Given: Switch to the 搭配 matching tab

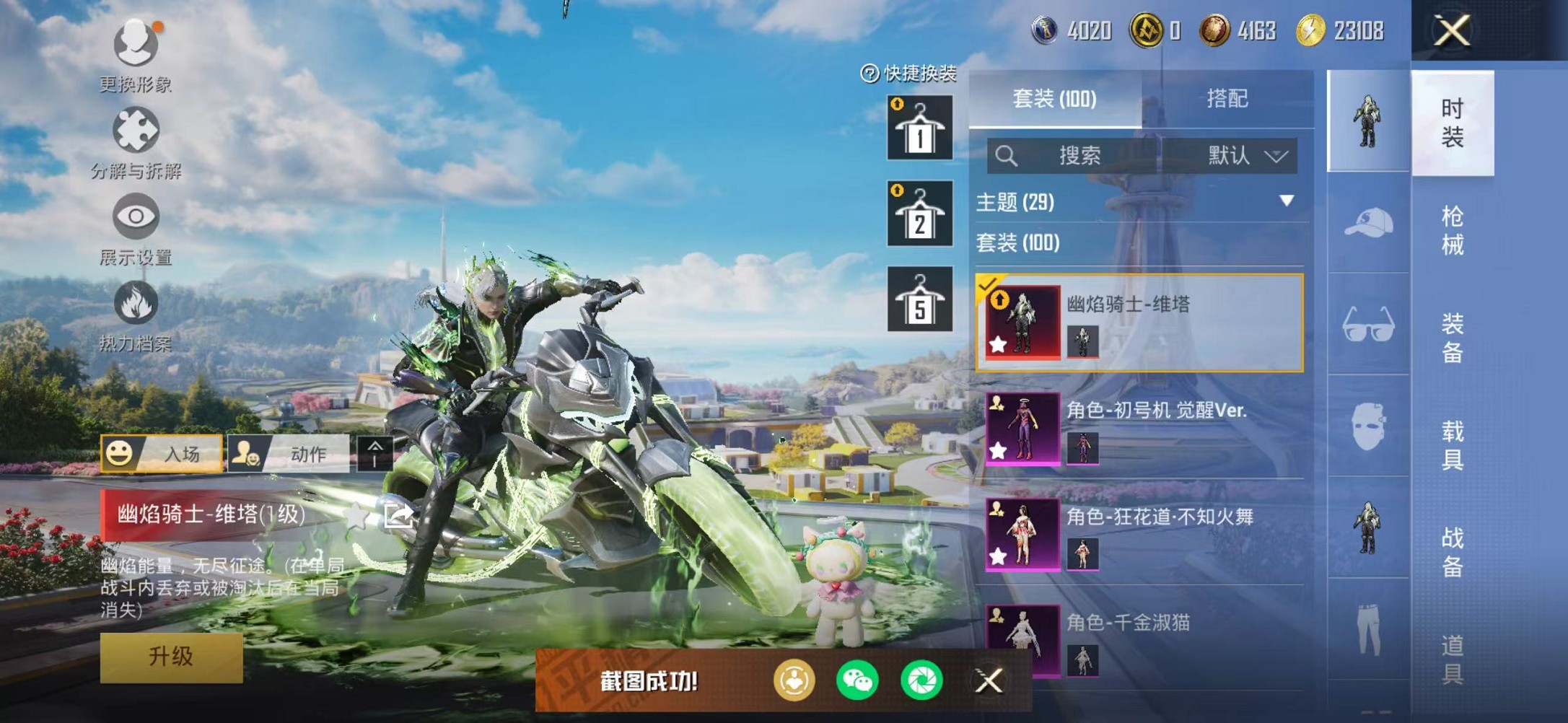Looking at the screenshot, I should (1227, 99).
